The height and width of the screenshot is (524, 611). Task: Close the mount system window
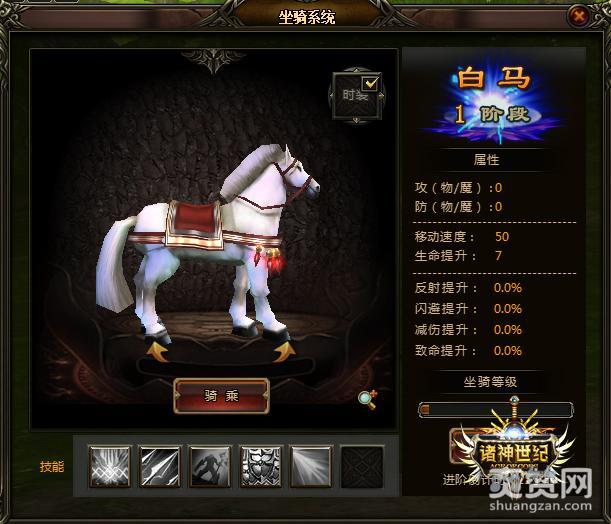tap(578, 16)
